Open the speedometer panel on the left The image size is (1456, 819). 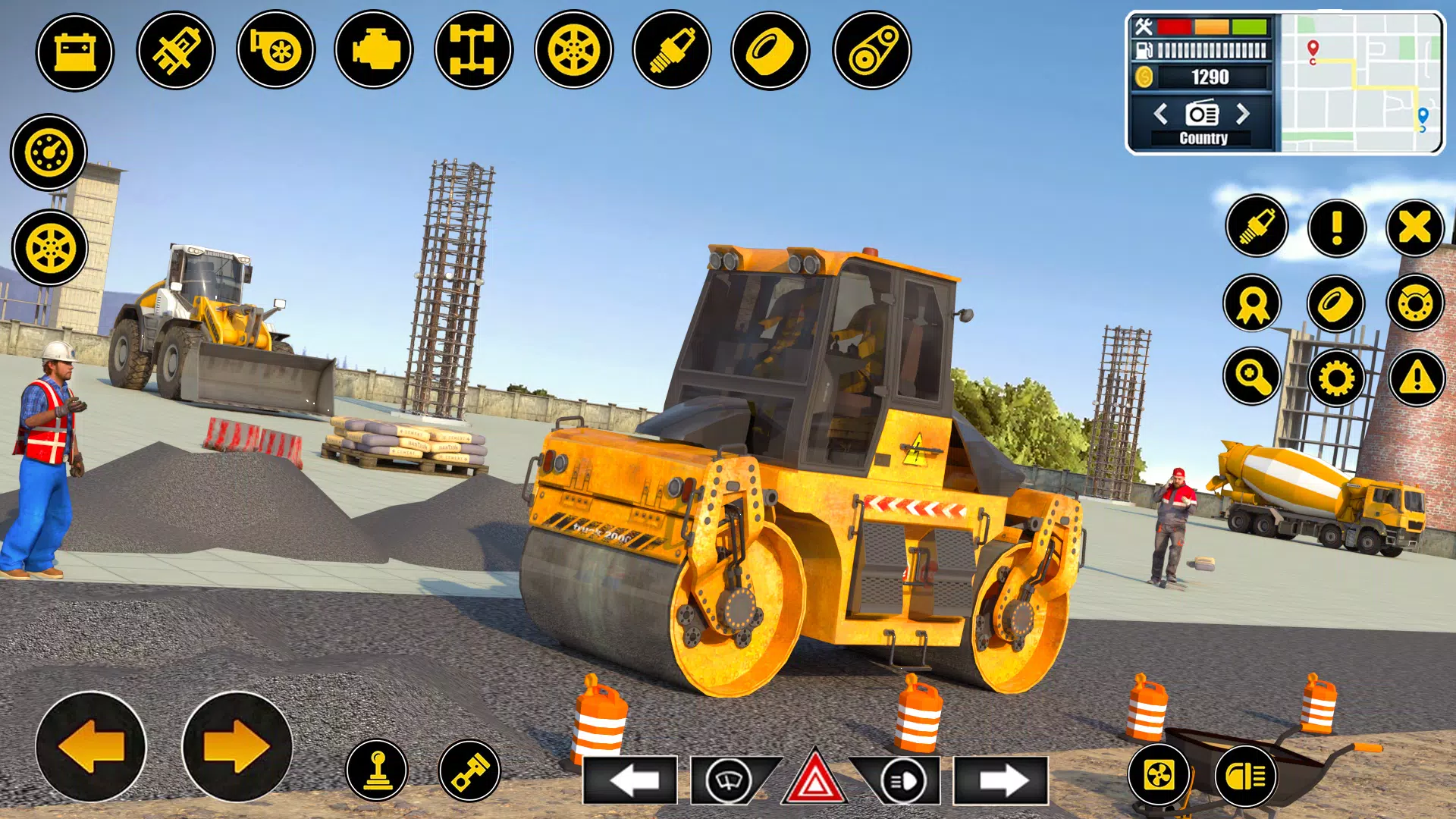point(48,152)
